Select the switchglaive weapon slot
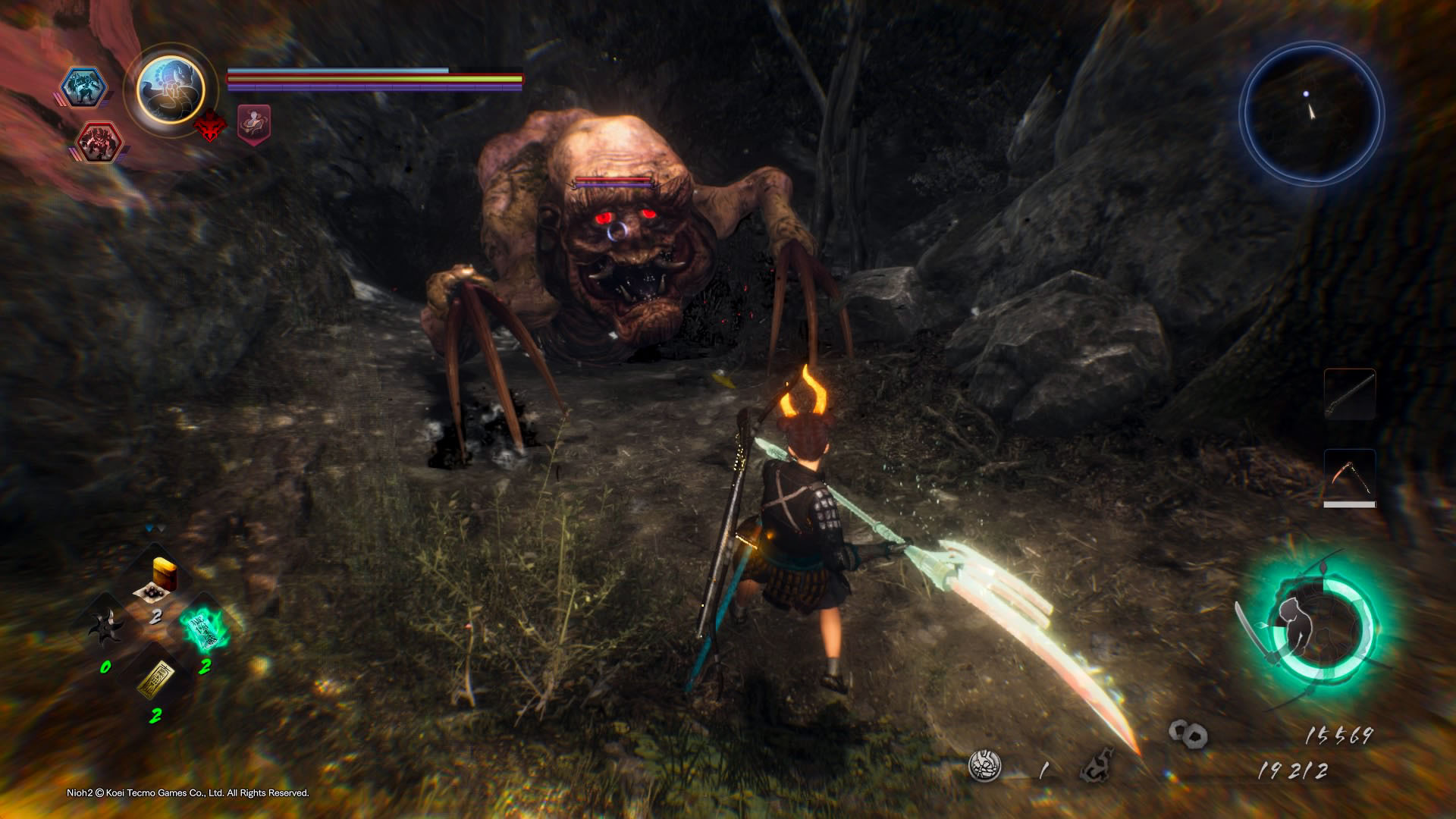The height and width of the screenshot is (819, 1456). point(1350,476)
